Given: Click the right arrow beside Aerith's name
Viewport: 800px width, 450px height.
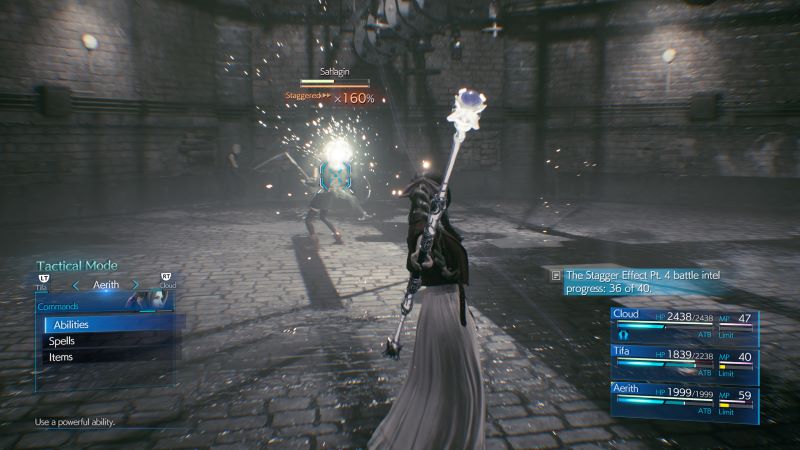Looking at the screenshot, I should coord(136,286).
